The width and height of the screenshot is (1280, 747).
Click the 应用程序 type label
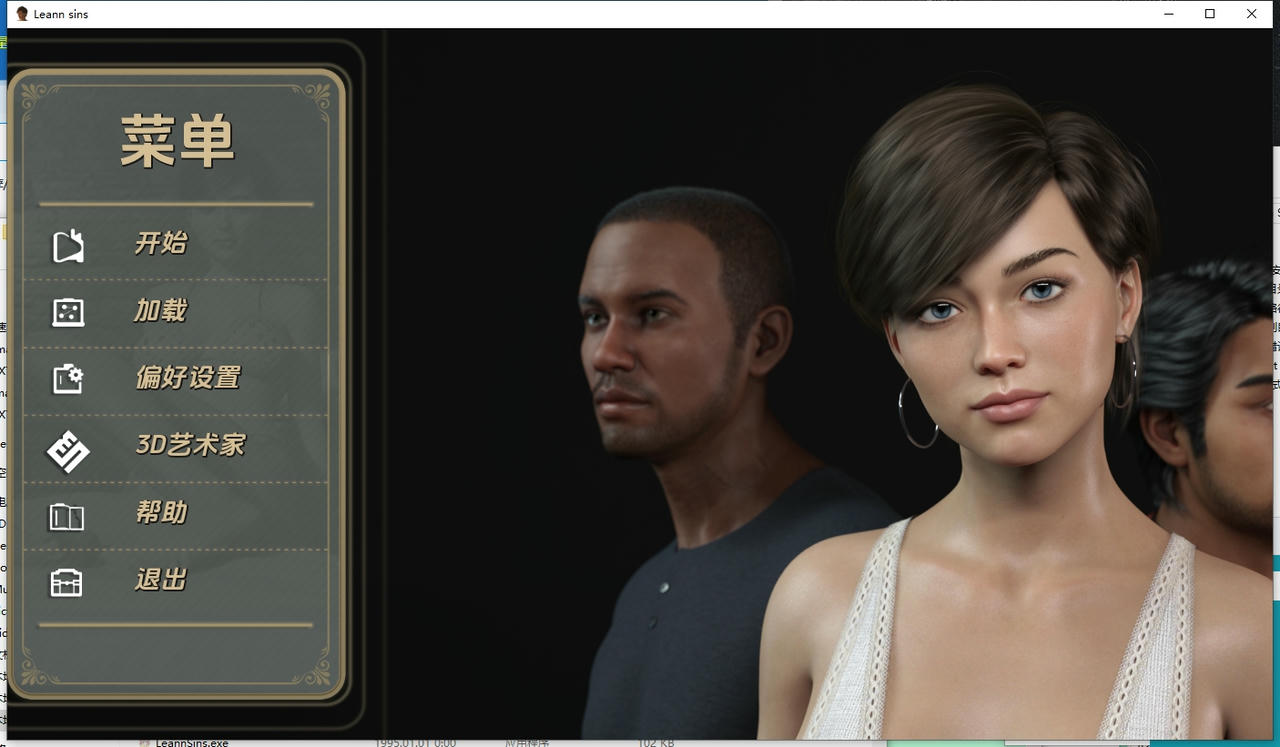click(527, 742)
